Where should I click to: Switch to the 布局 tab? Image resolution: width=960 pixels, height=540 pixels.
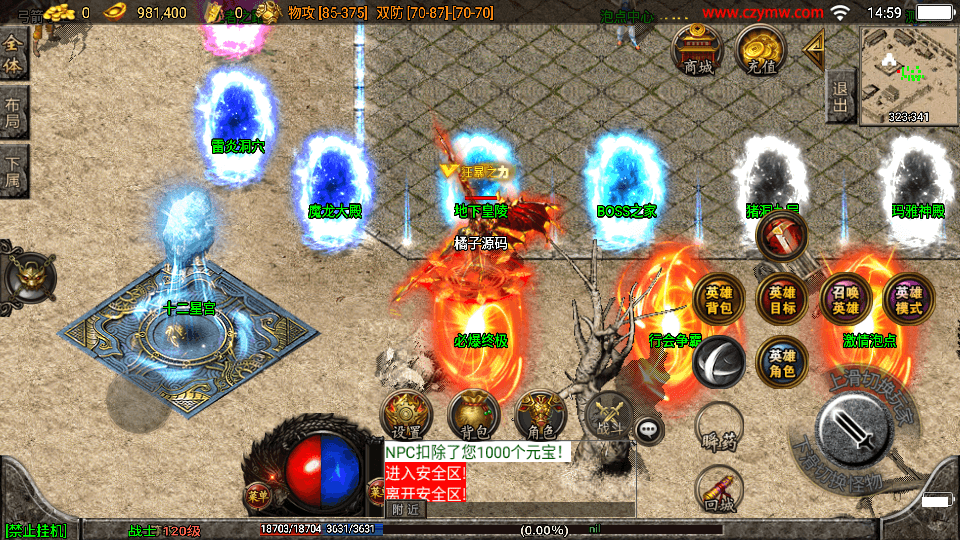(x=13, y=113)
